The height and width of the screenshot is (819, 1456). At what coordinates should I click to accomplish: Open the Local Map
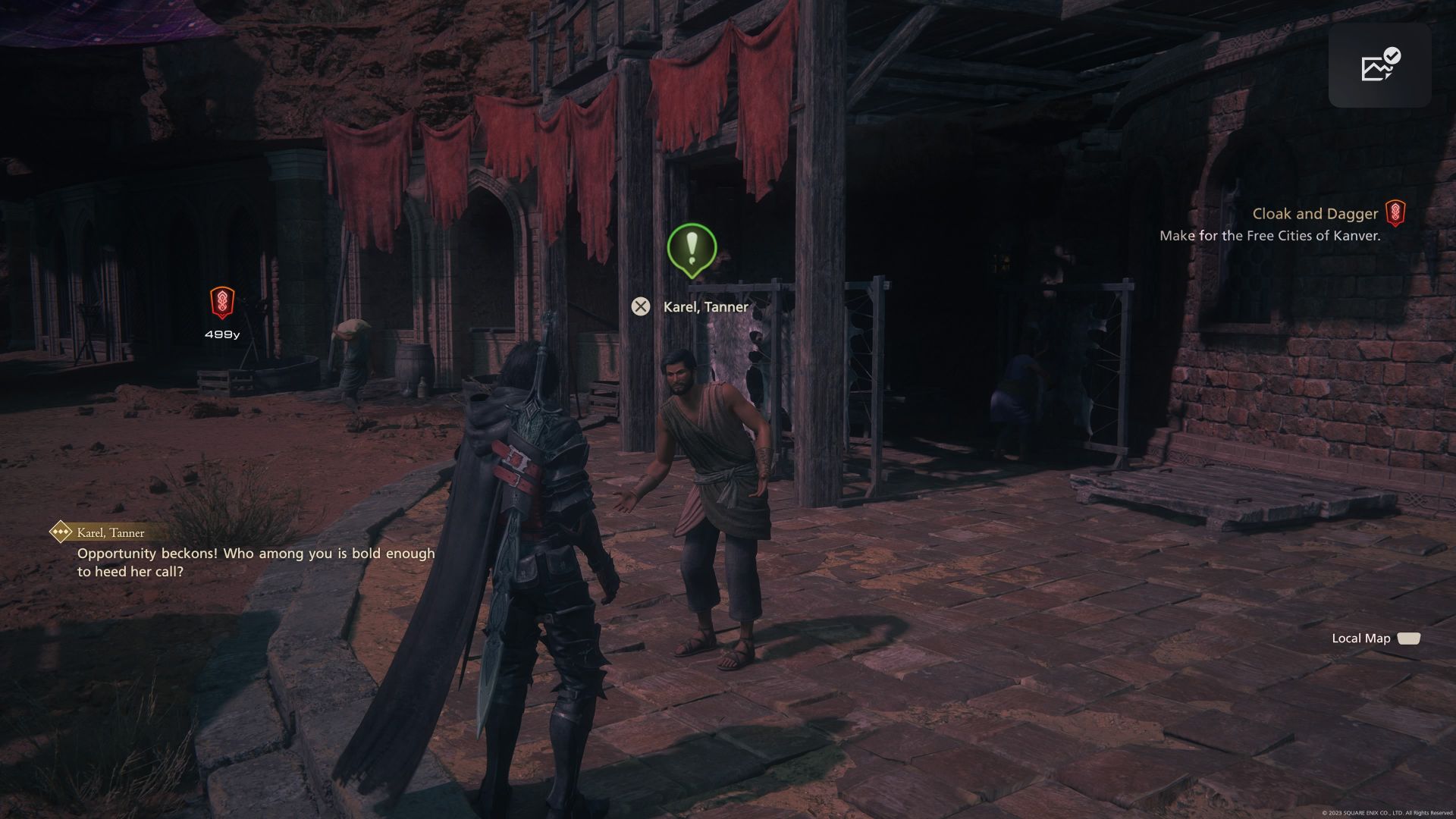pos(1376,639)
